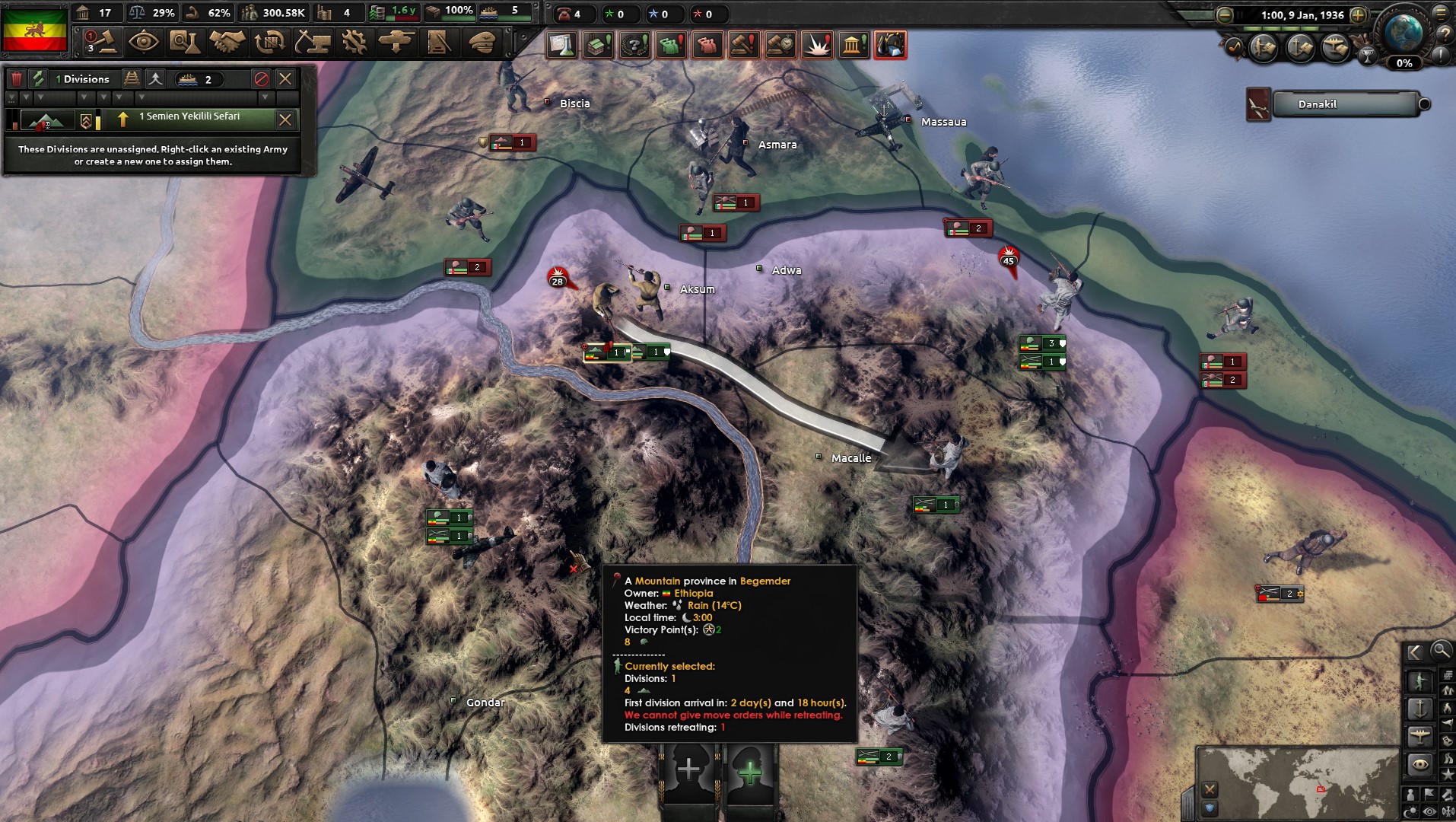This screenshot has width=1456, height=822.
Task: Collapse the map mode sidebar with chevron arrow
Action: (x=1416, y=652)
